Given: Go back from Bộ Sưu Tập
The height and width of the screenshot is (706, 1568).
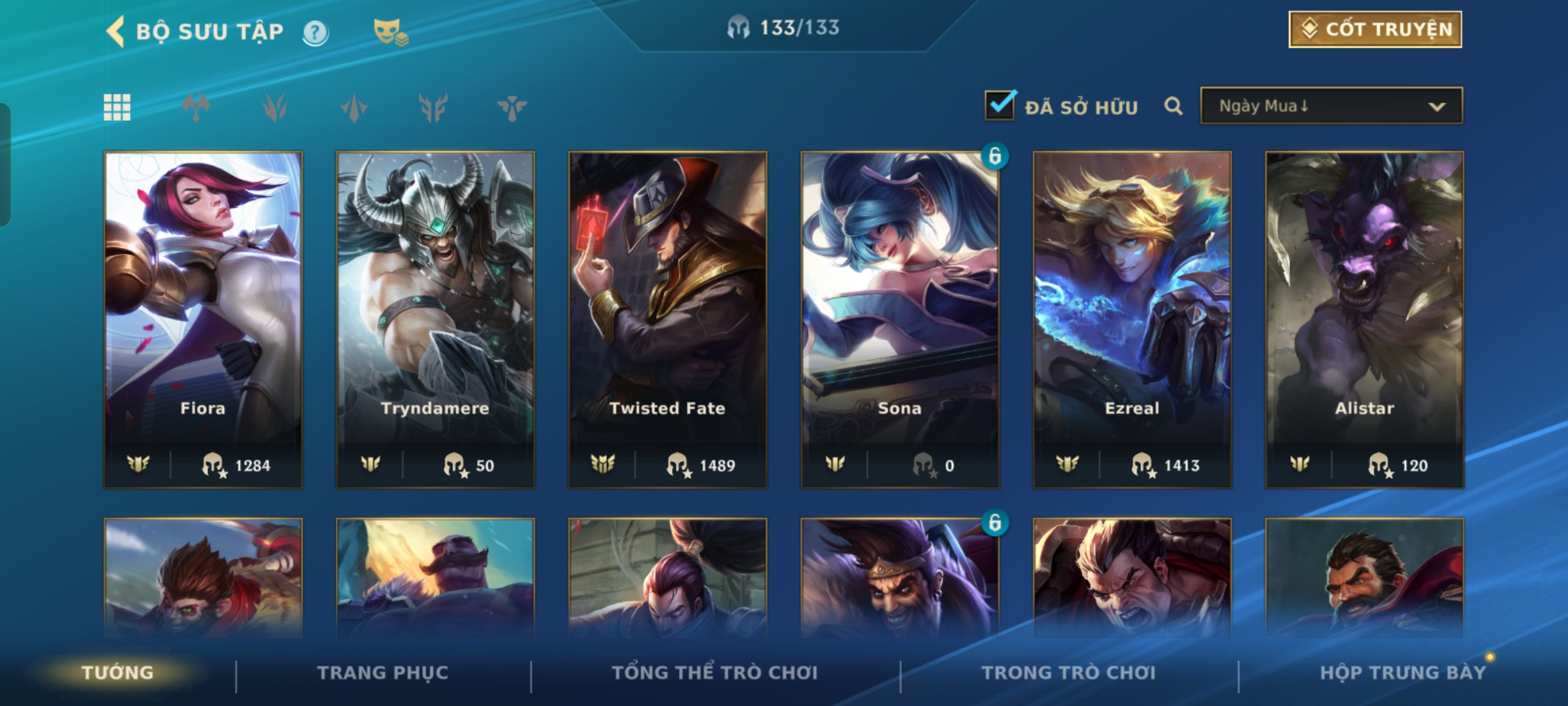Looking at the screenshot, I should [116, 31].
